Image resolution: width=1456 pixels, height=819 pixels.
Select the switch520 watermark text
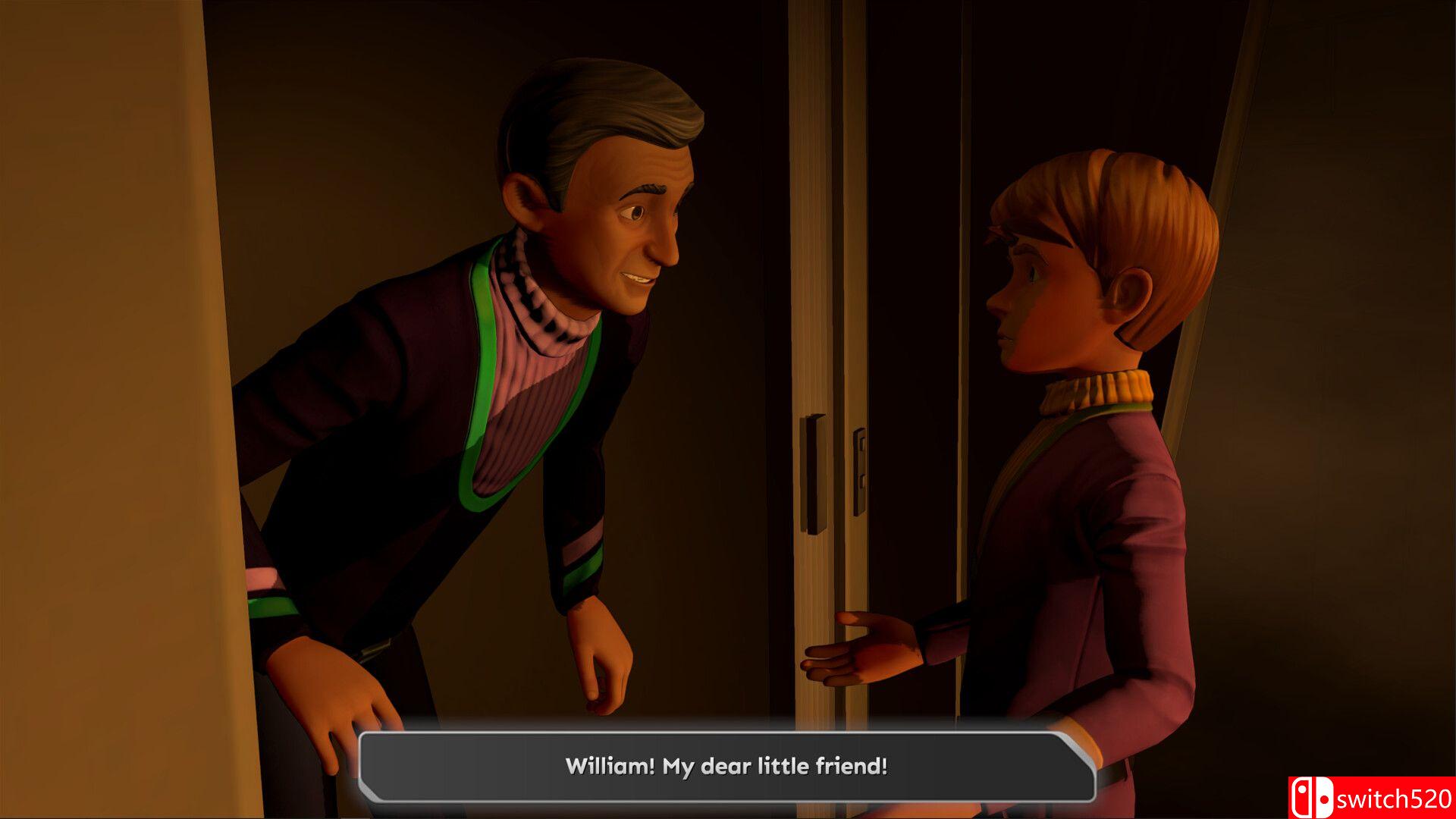(x=1395, y=800)
